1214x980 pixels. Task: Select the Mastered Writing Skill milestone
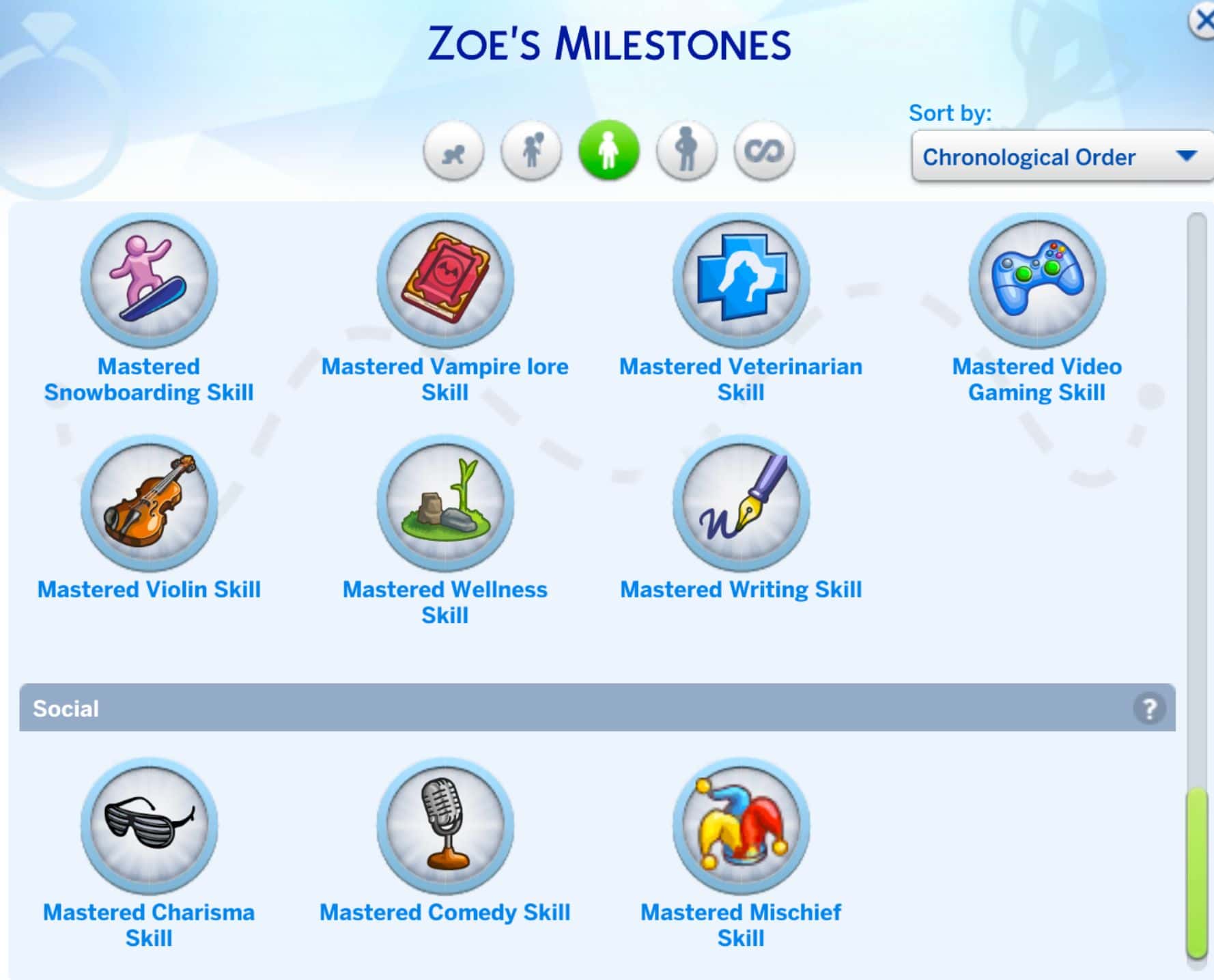pos(741,503)
